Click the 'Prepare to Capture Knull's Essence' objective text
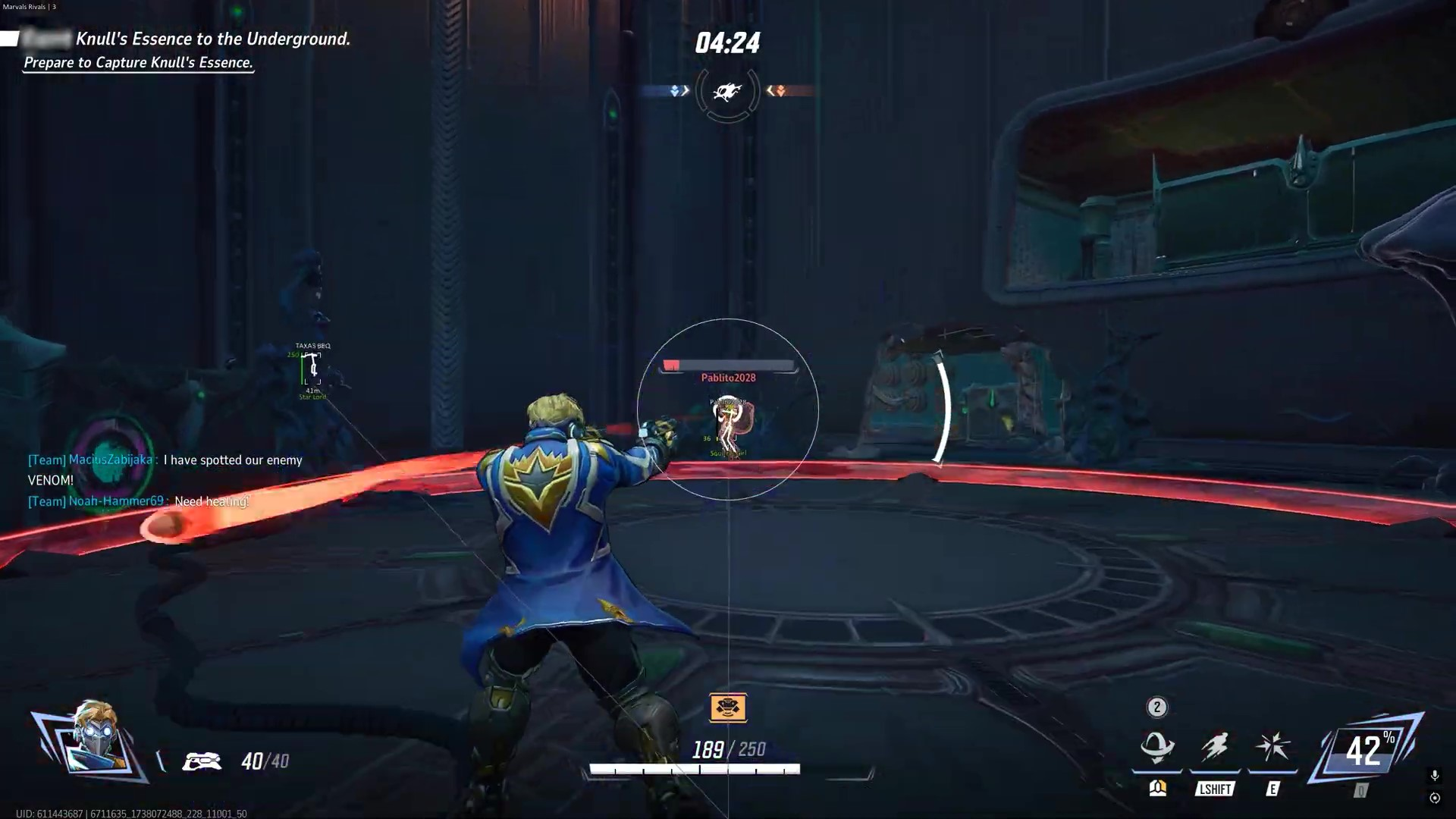This screenshot has width=1456, height=819. click(x=138, y=63)
